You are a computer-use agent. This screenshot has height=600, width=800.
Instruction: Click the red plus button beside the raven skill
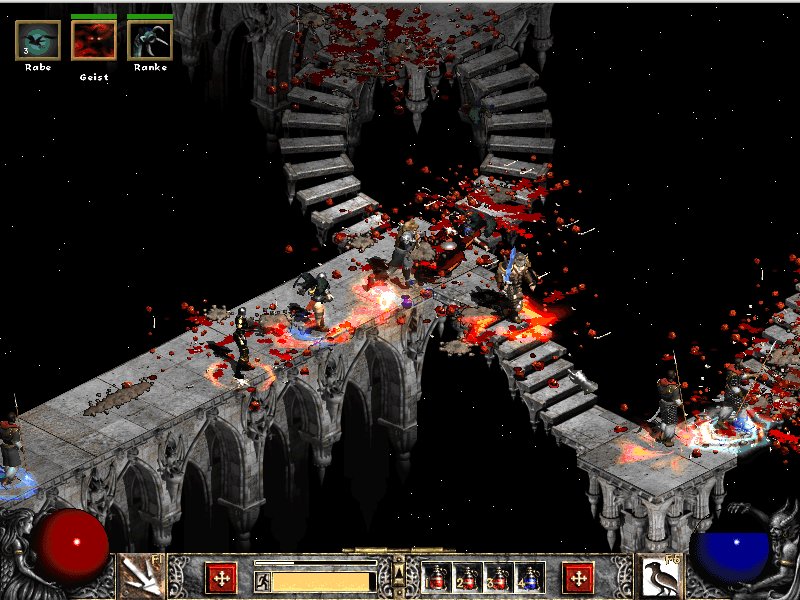578,577
